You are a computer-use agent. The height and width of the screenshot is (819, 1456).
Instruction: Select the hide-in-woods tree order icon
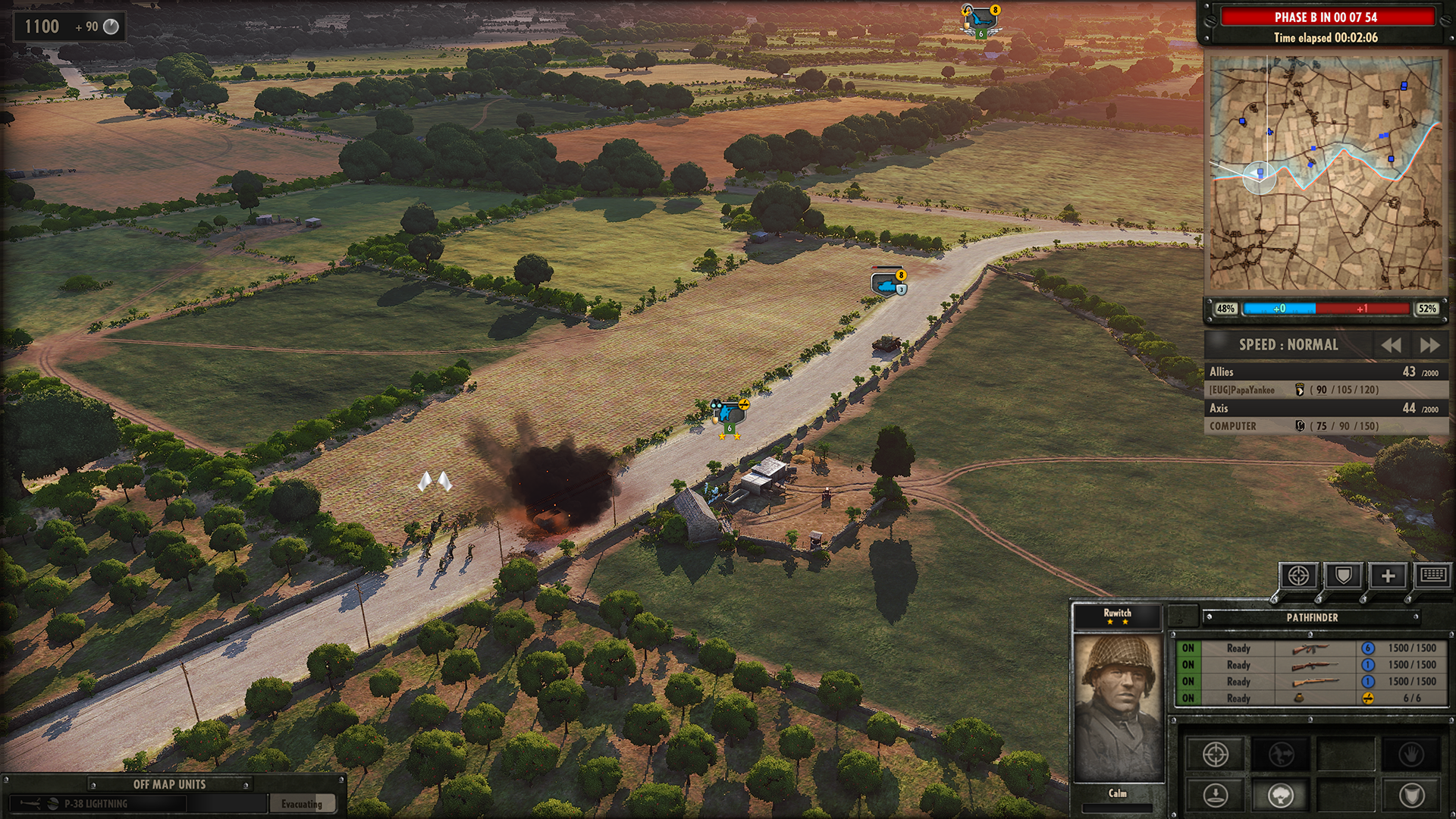point(1282,795)
